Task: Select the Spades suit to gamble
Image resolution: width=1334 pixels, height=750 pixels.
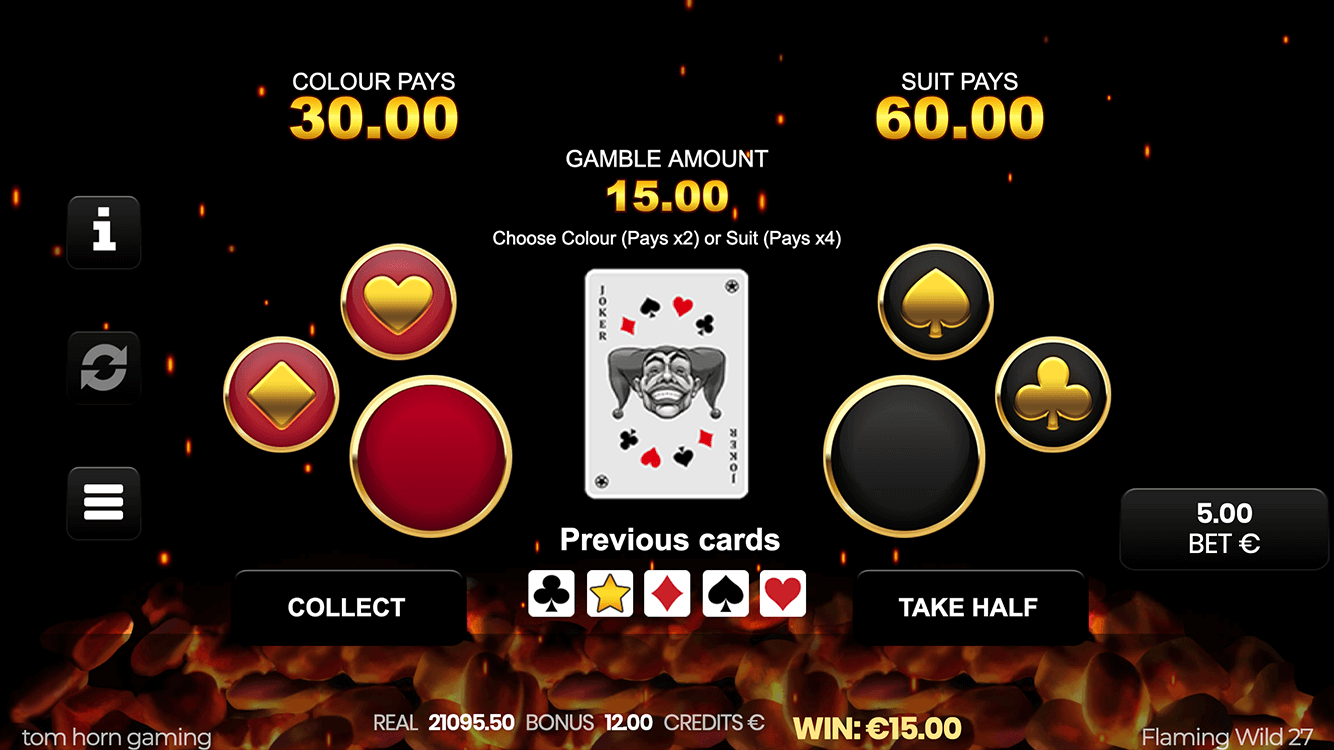Action: pyautogui.click(x=935, y=301)
